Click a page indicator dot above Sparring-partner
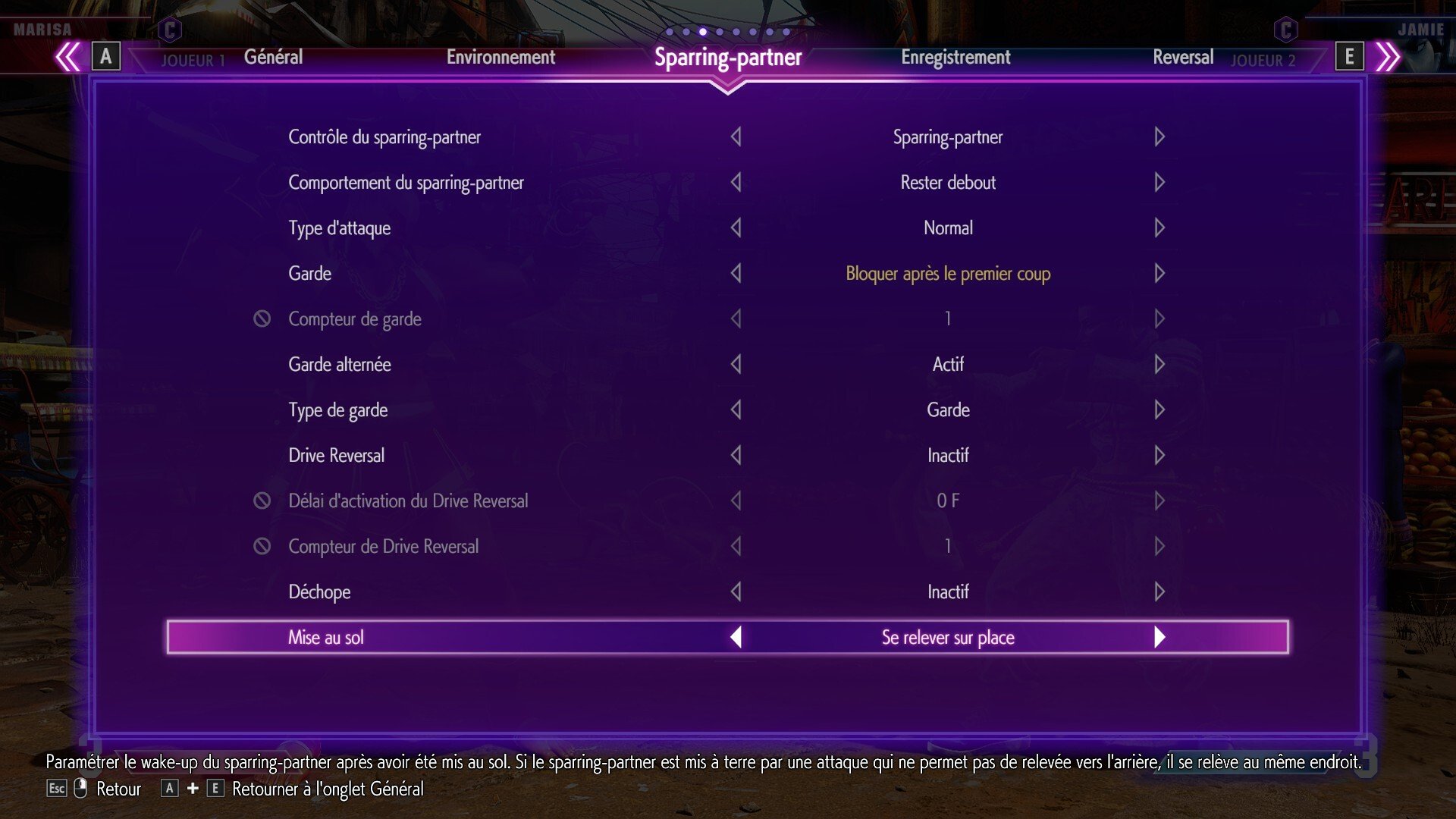This screenshot has width=1456, height=819. [x=702, y=33]
